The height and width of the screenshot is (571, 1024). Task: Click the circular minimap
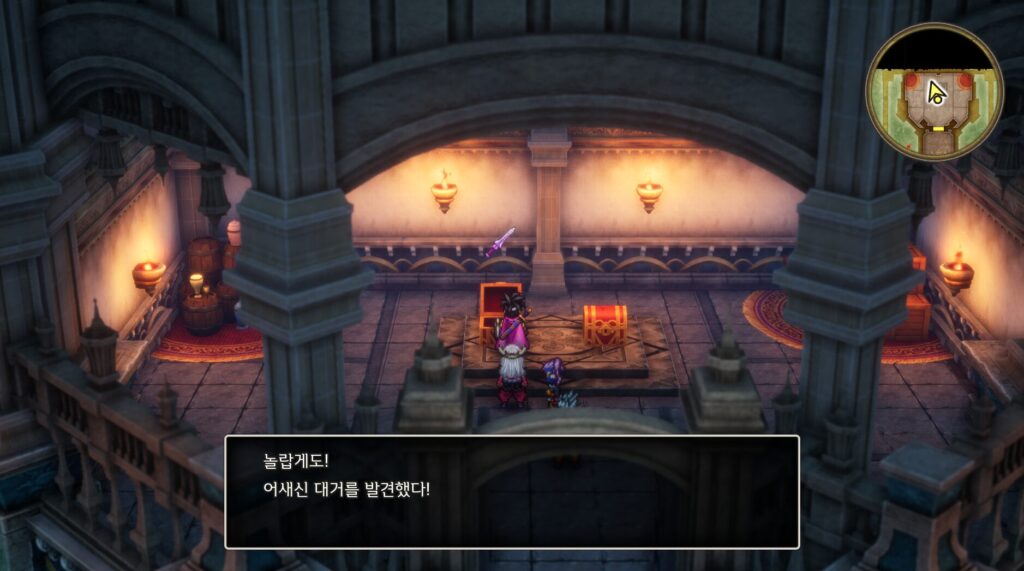tap(934, 92)
